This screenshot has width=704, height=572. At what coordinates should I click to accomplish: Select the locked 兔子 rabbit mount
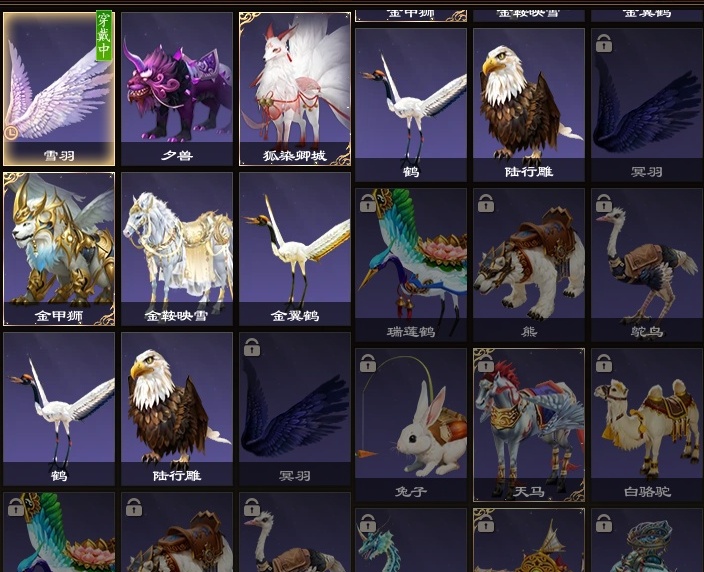[411, 424]
